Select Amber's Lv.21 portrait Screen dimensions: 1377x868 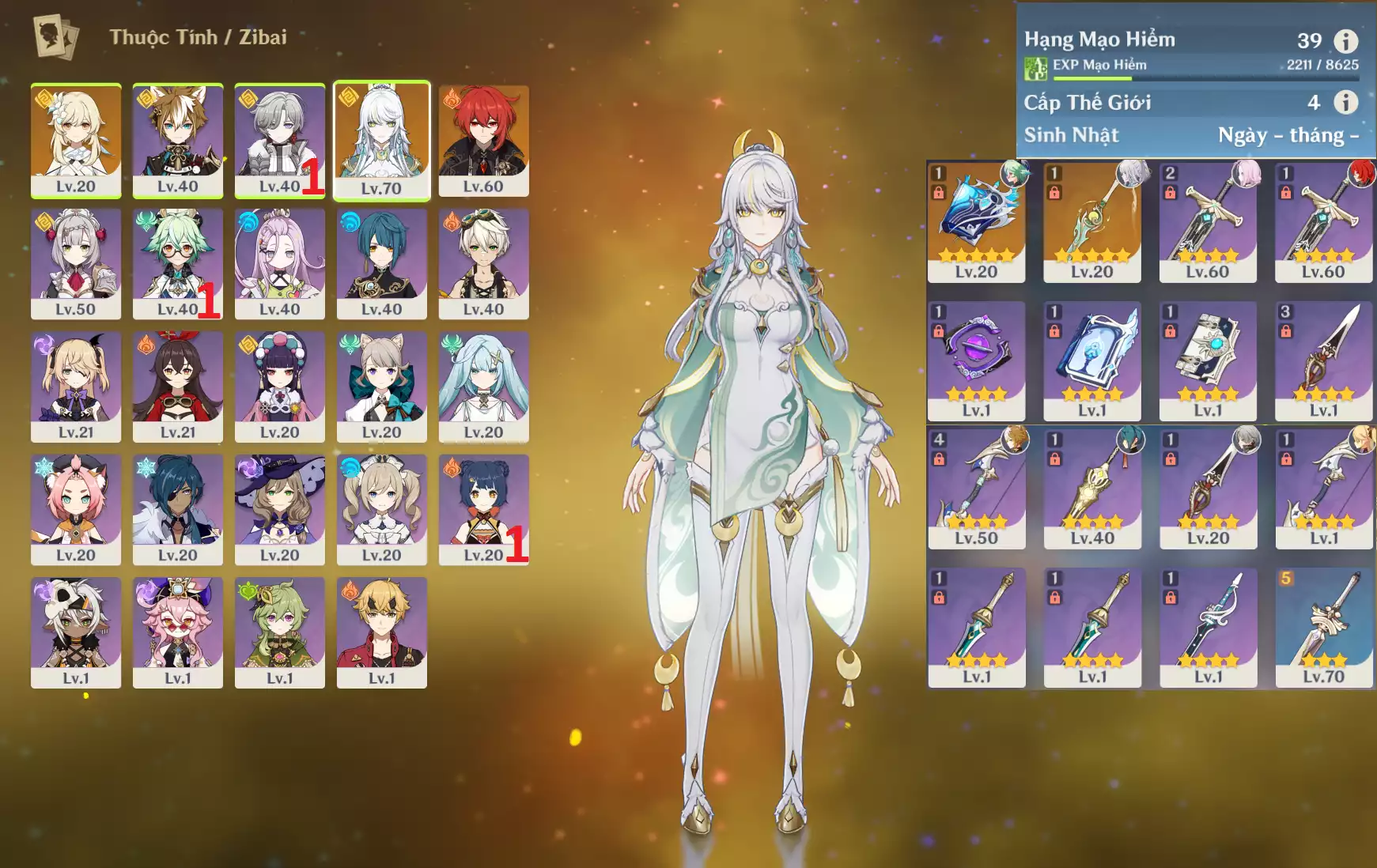point(178,387)
